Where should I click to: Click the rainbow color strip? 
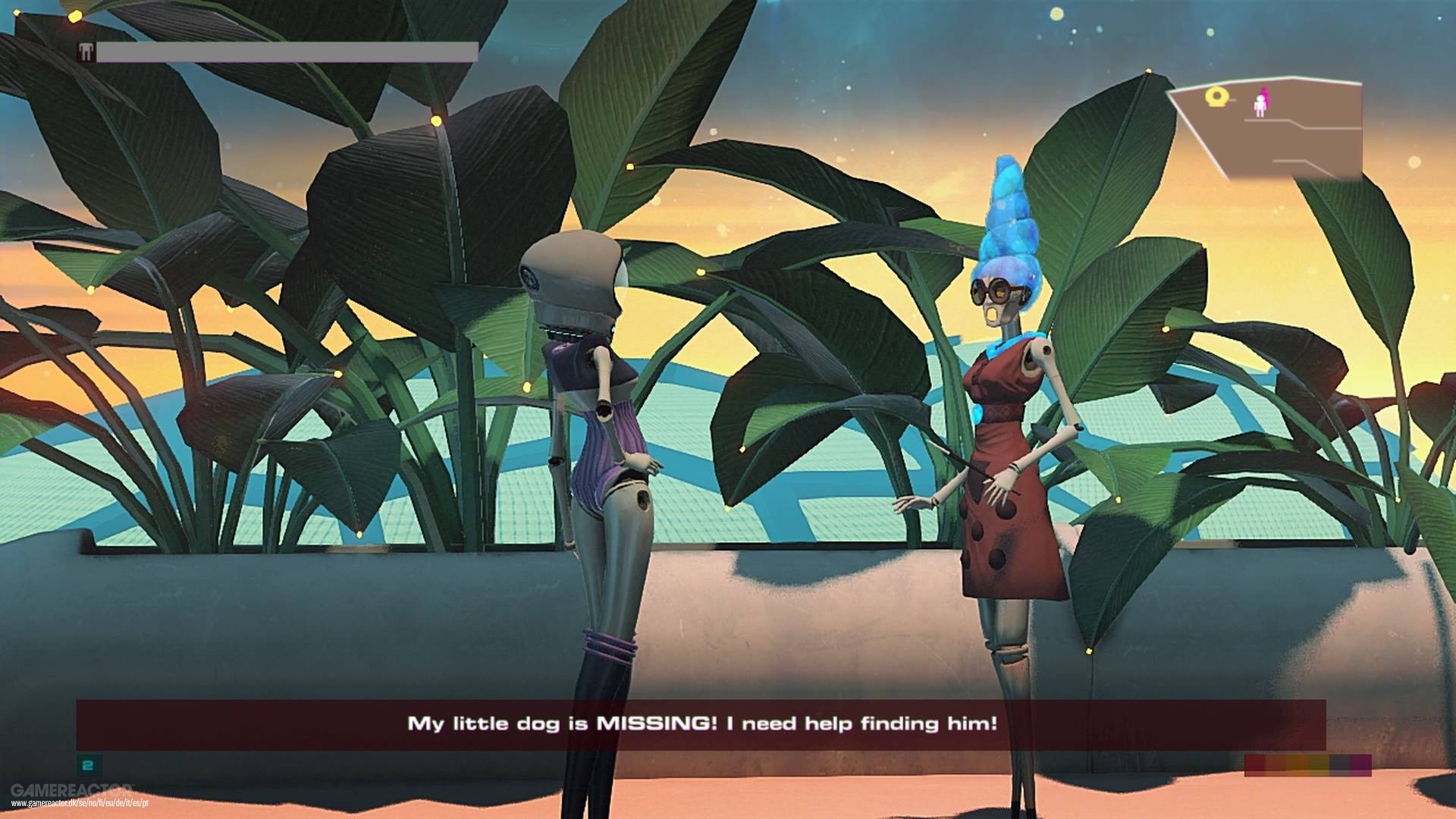(x=1307, y=765)
